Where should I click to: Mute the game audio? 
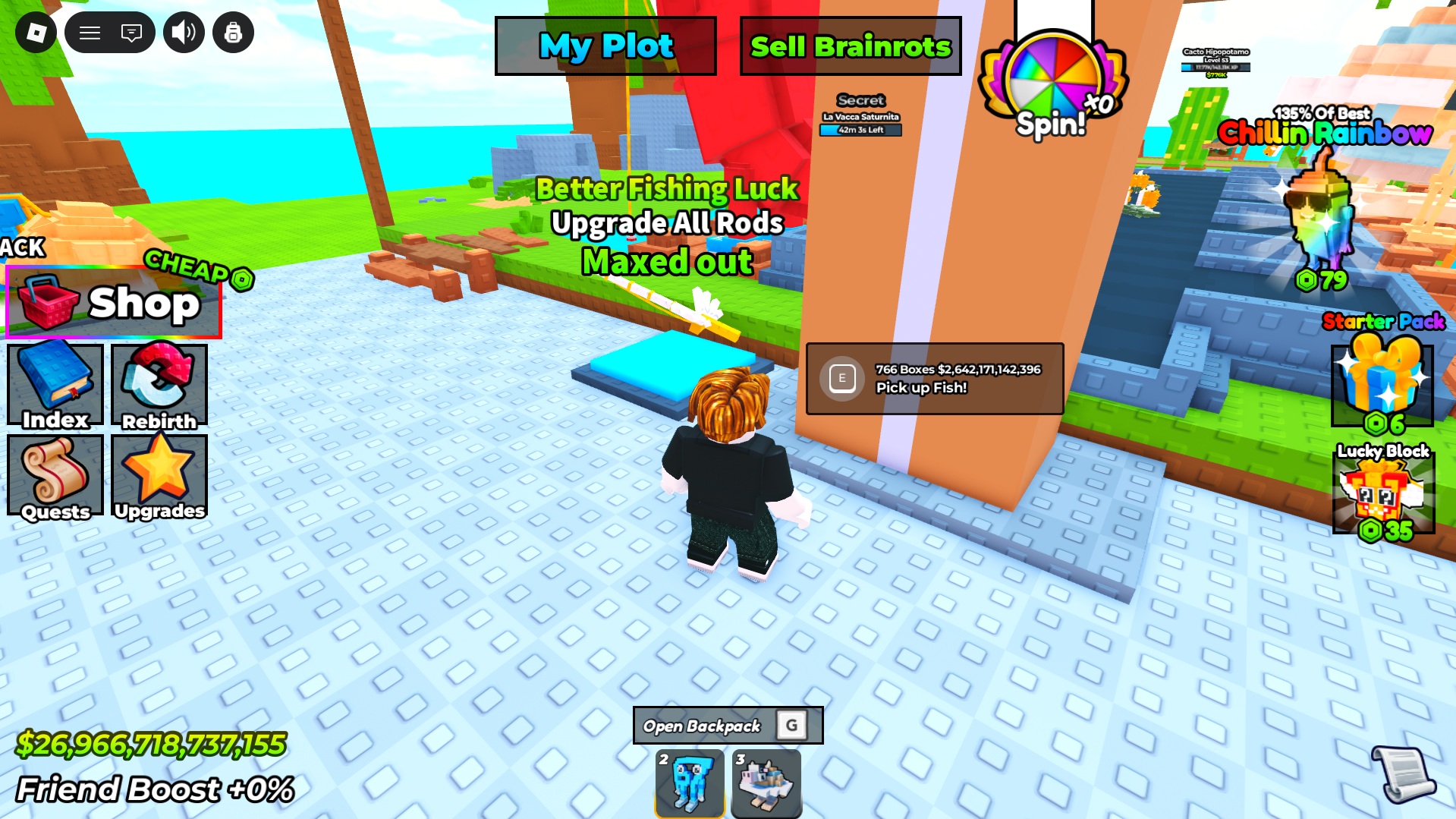184,33
